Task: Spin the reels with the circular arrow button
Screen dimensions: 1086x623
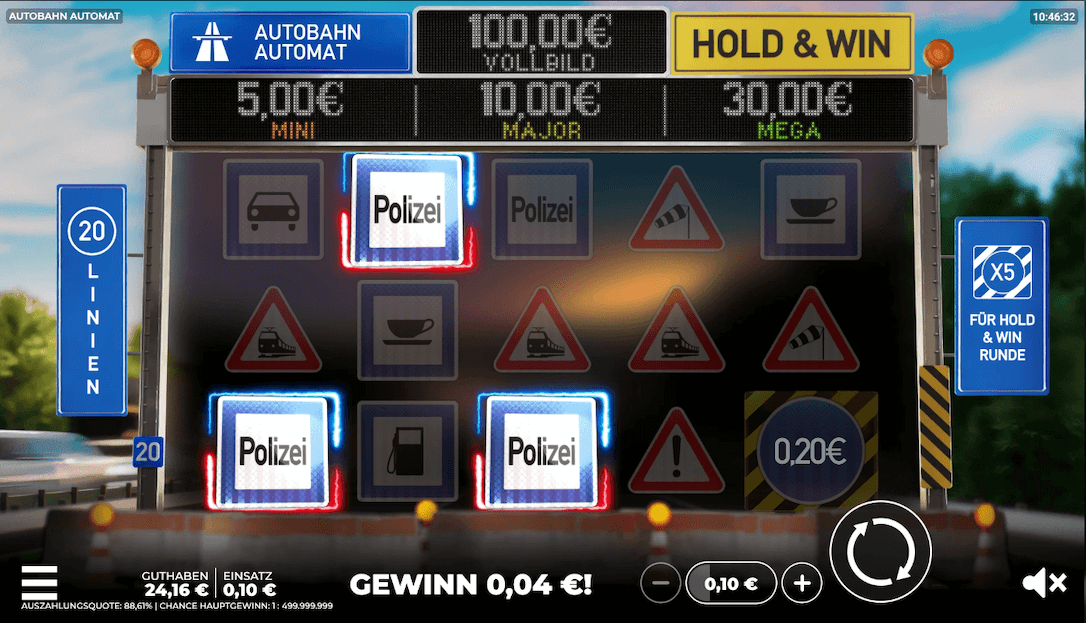Action: (x=880, y=551)
